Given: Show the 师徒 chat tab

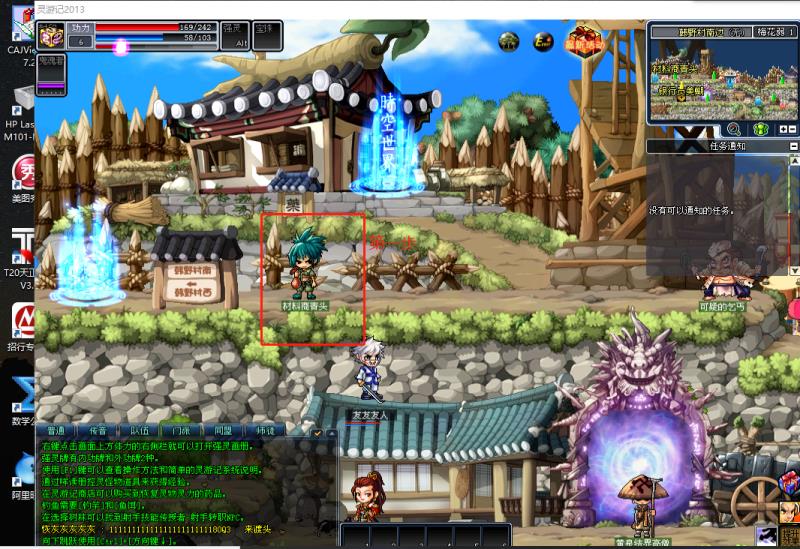Looking at the screenshot, I should coord(265,430).
